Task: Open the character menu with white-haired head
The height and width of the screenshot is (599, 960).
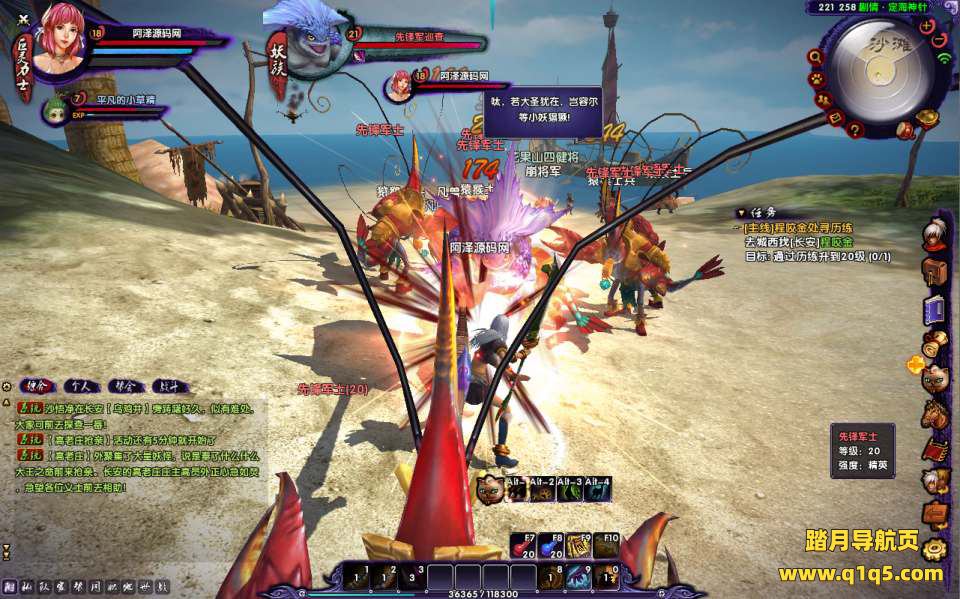Action: (x=935, y=235)
